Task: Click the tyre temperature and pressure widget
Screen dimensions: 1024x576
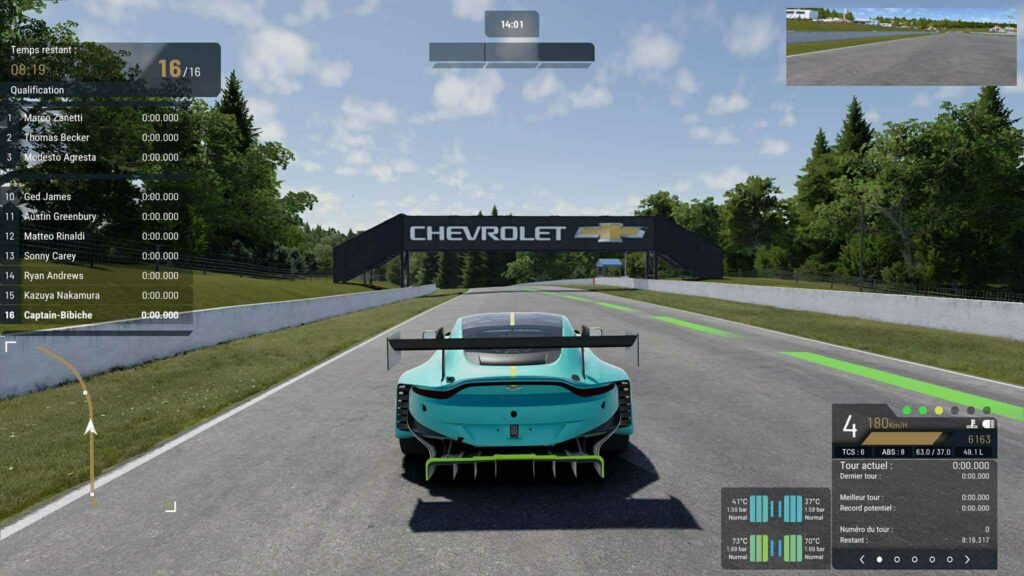Action: (776, 528)
